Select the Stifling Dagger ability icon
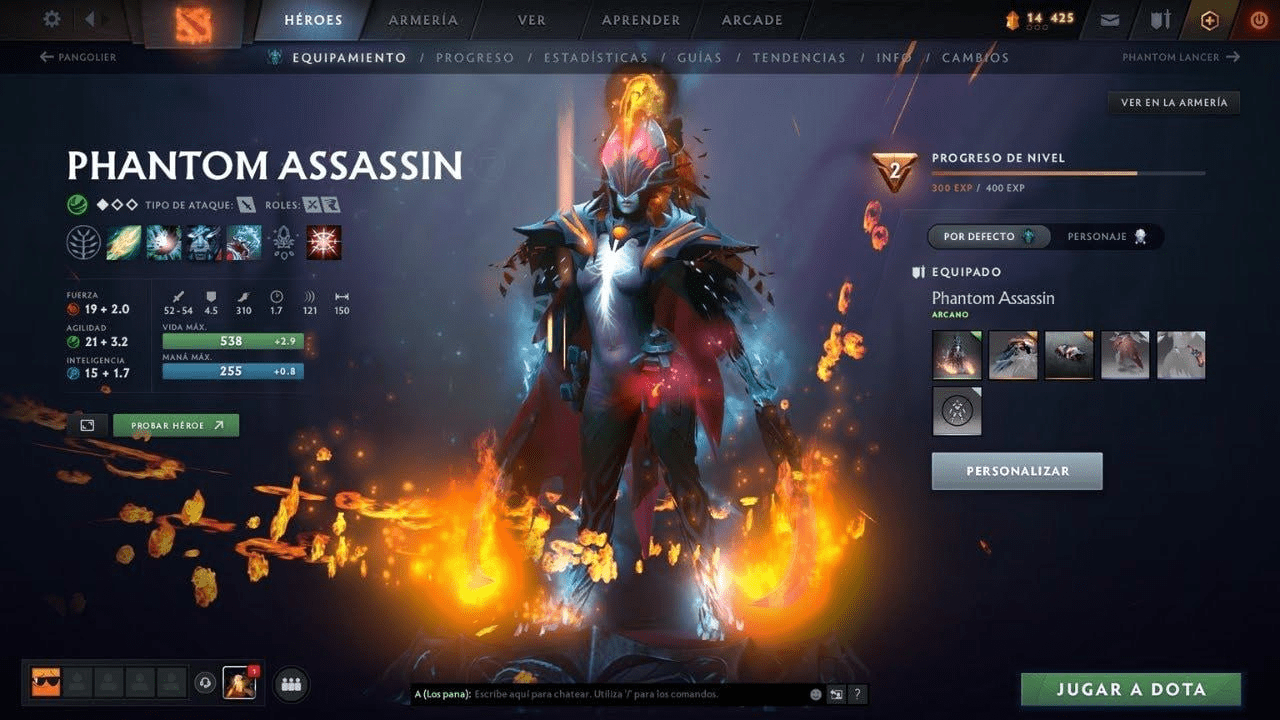1280x720 pixels. [123, 241]
